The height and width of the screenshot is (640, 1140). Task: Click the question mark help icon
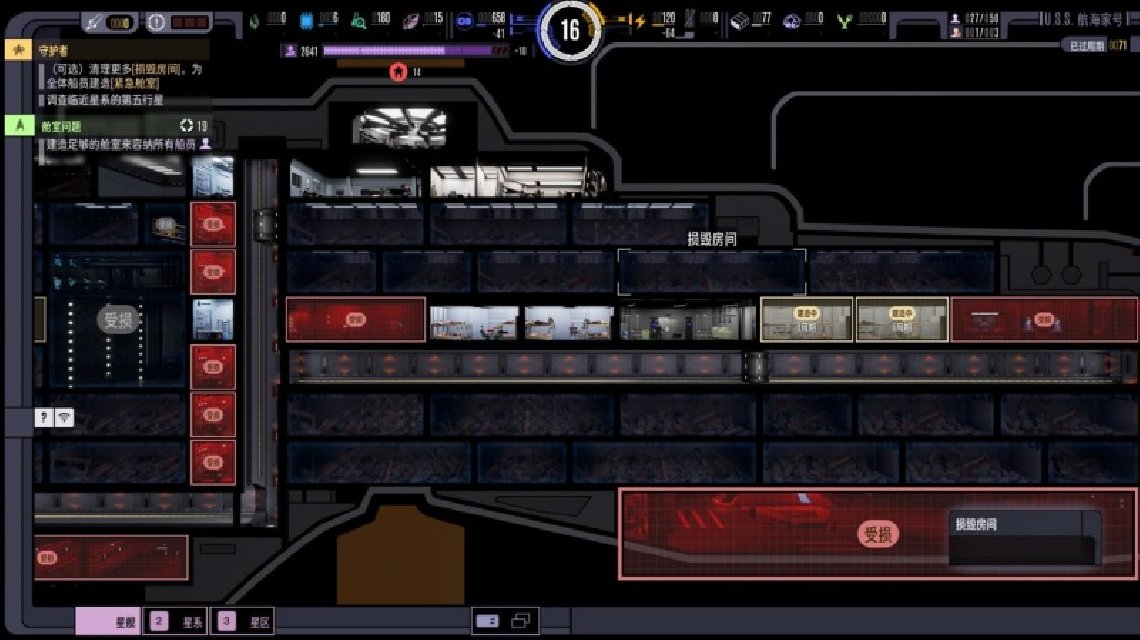44,419
